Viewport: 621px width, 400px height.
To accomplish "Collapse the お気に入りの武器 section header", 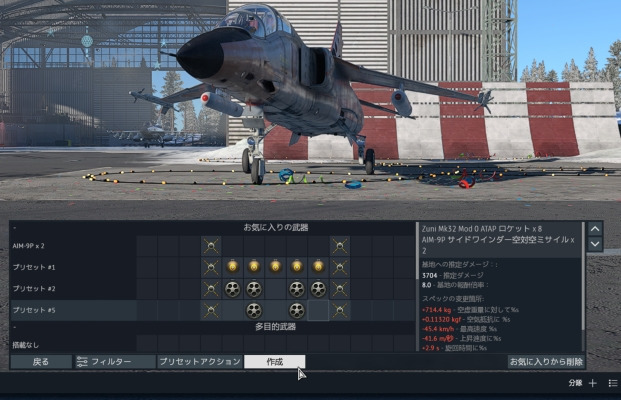I will tap(273, 228).
